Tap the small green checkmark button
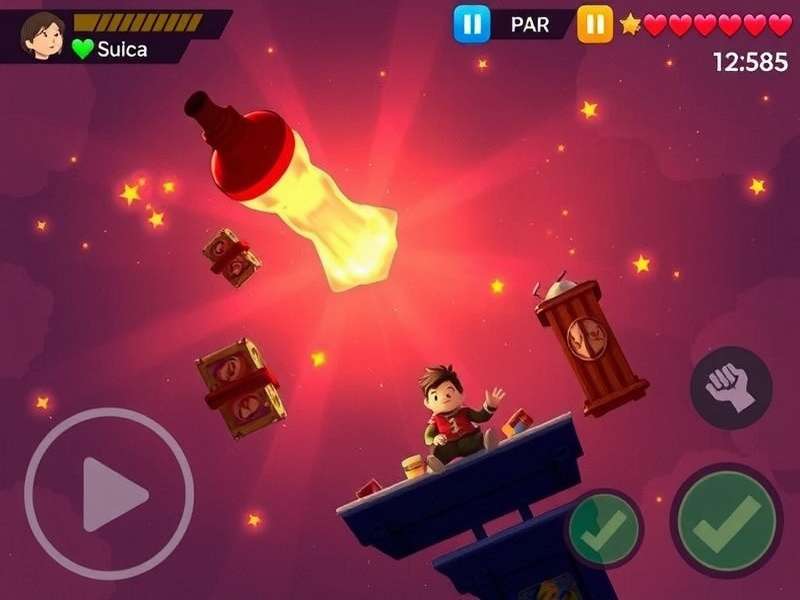 [x=603, y=529]
